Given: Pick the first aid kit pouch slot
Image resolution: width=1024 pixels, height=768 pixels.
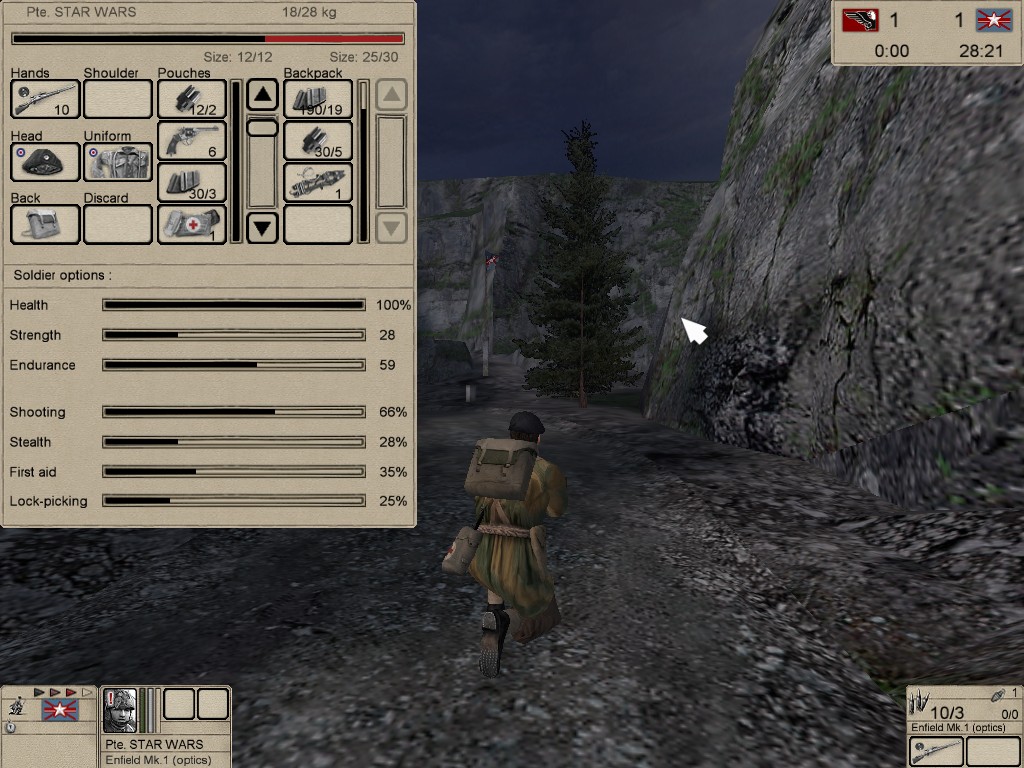Looking at the screenshot, I should click(191, 224).
